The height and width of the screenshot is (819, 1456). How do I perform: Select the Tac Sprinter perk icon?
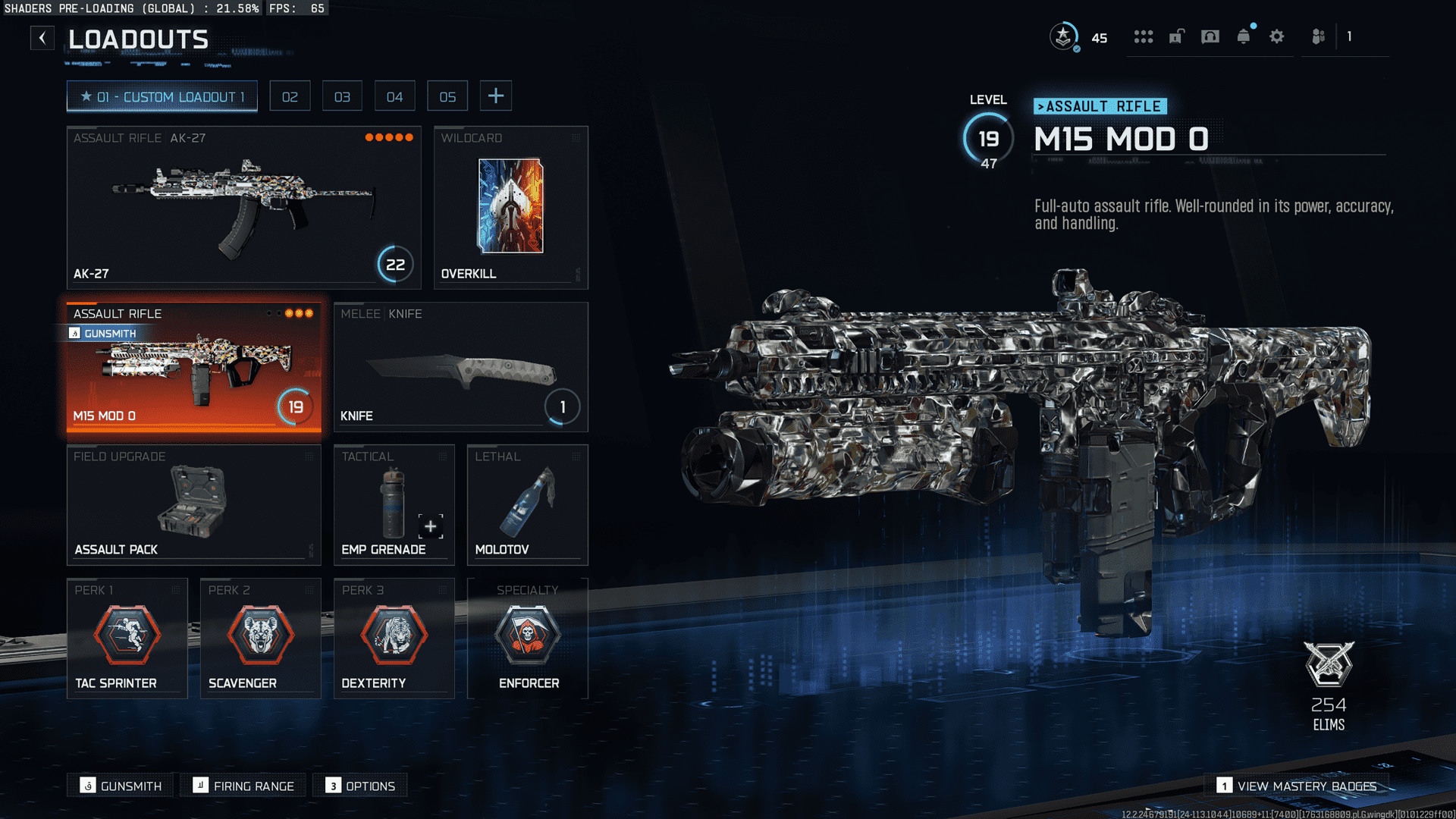[127, 635]
